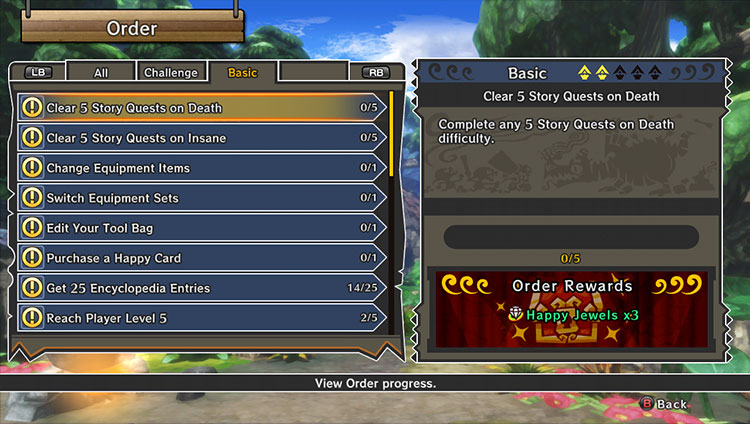View the Purchase a Happy Card order
Image resolution: width=750 pixels, height=424 pixels.
point(200,258)
